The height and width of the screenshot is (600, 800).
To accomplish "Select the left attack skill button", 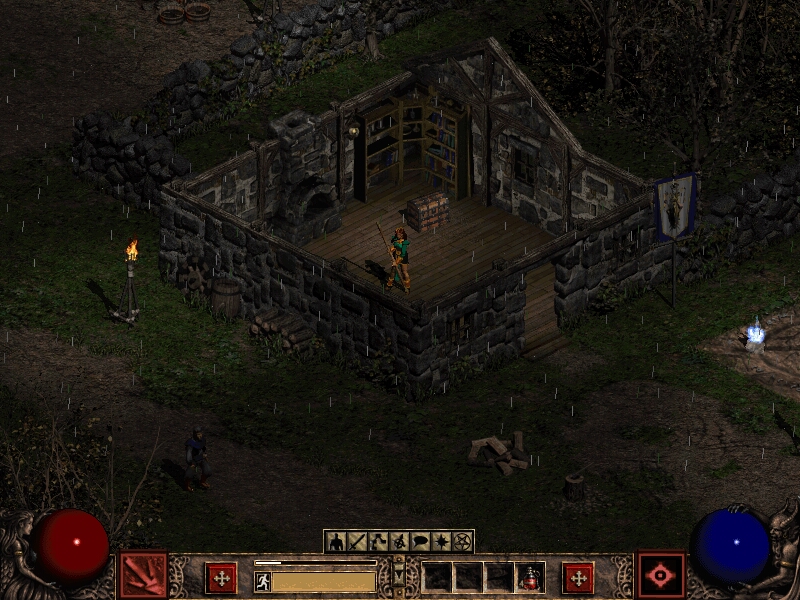I will 143,575.
